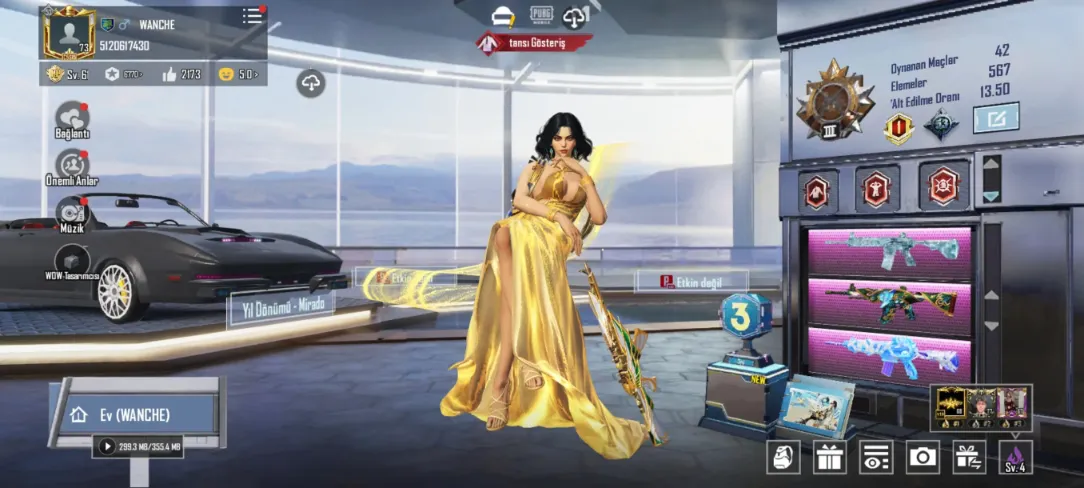
Task: Open WANCHE's profile avatar
Action: 69,33
